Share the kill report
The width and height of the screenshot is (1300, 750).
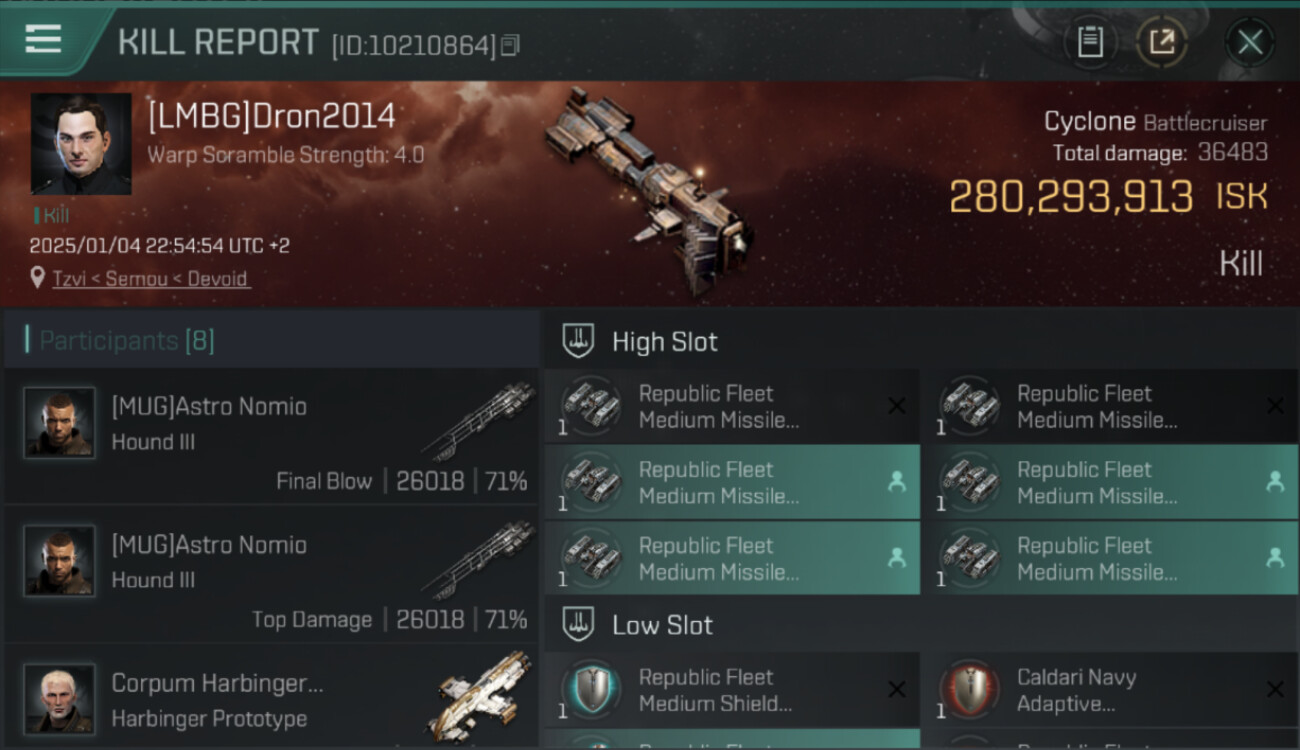1161,42
